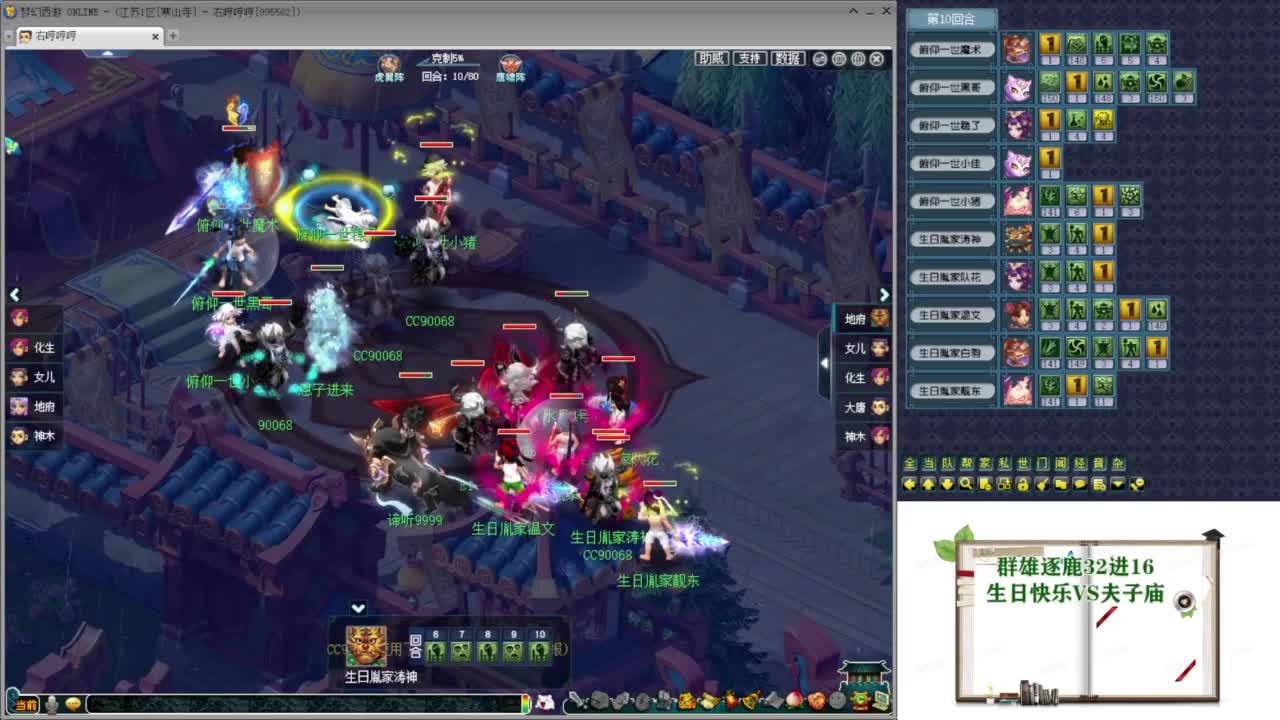1280x720 pixels.
Task: Toggle the first circular icon beside 数据
Action: pos(819,59)
